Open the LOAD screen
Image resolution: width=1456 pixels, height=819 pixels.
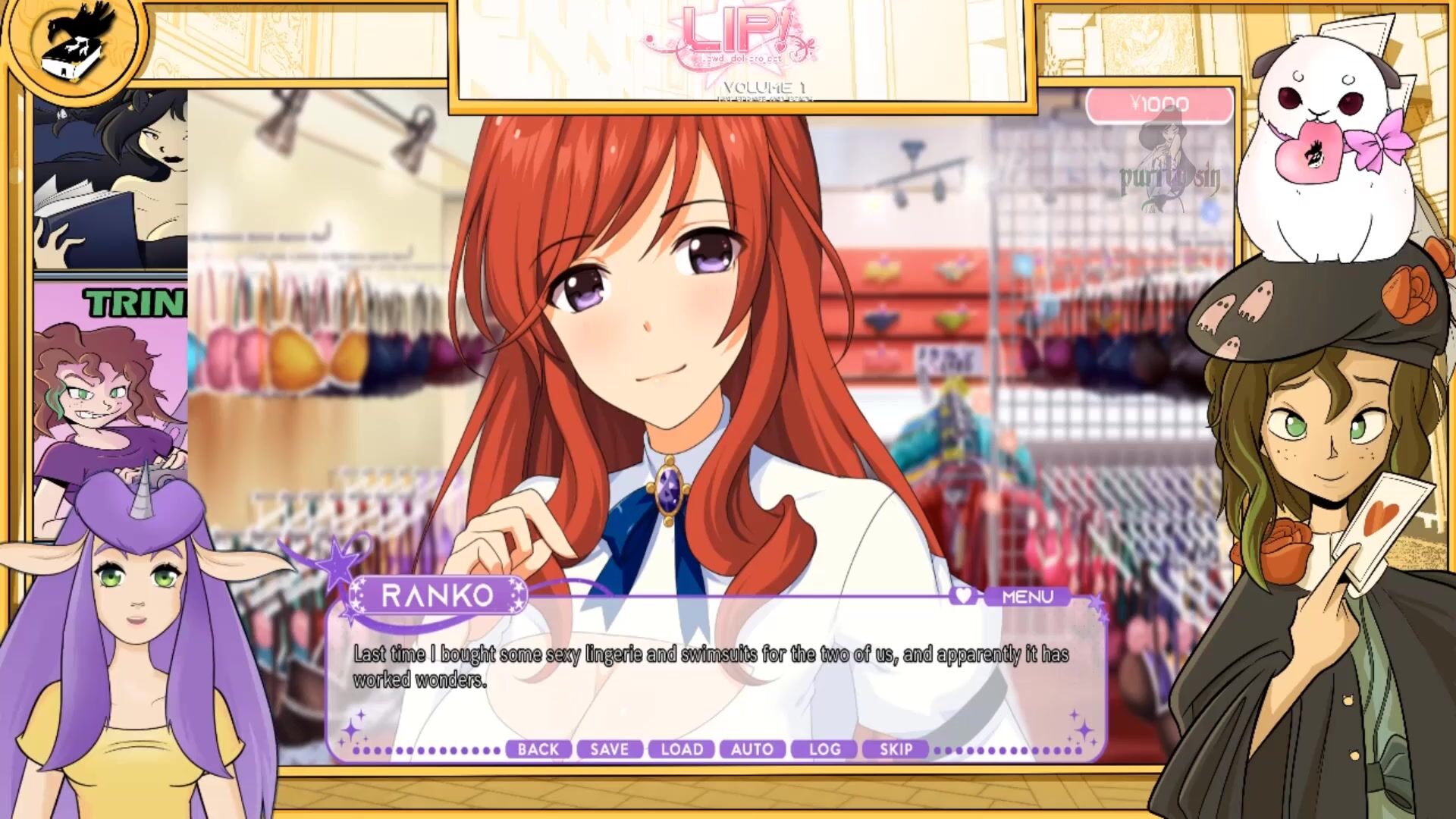(x=681, y=749)
